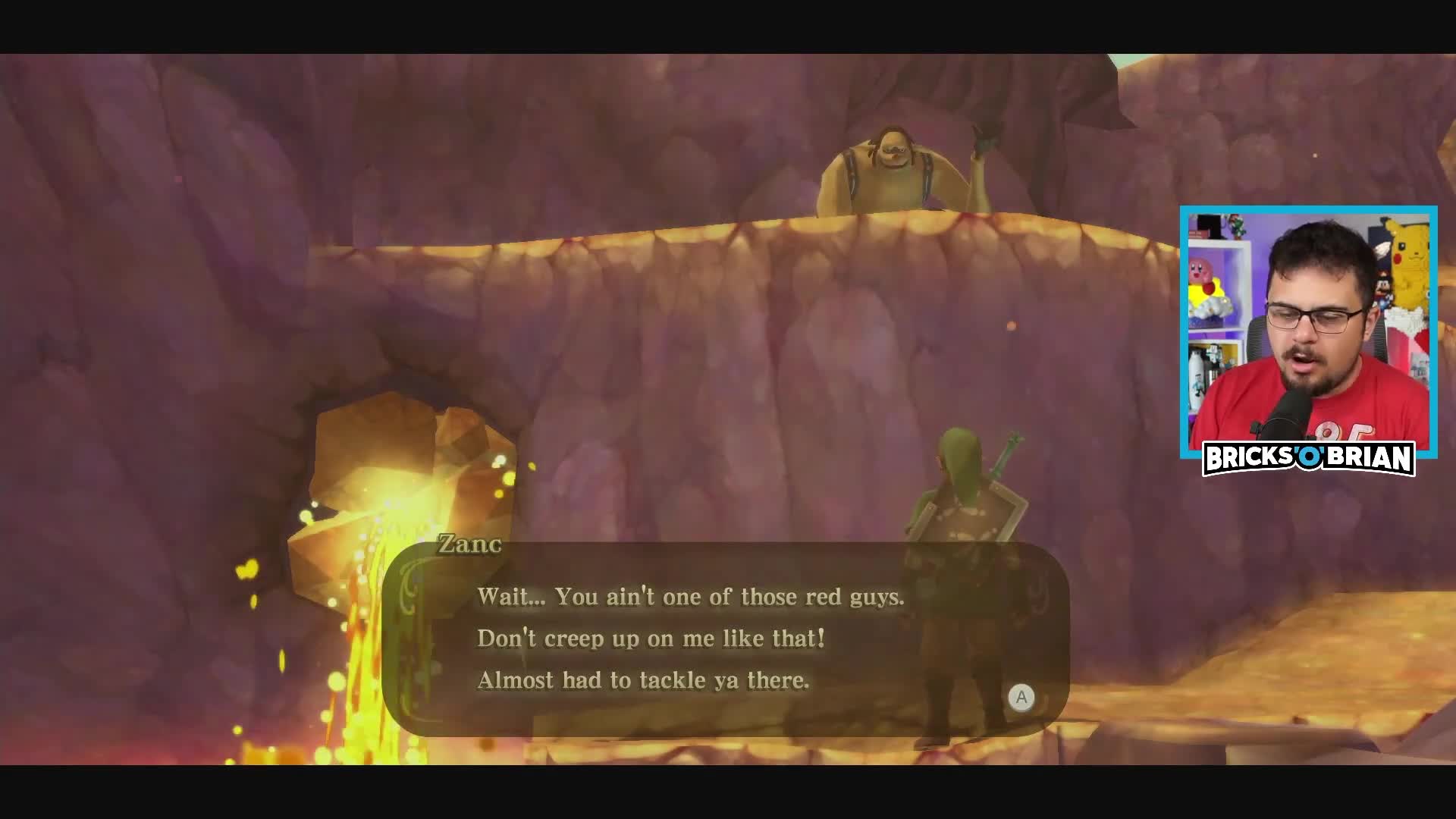Select the Zanc speaker name label
This screenshot has height=819, width=1456.
tap(469, 545)
